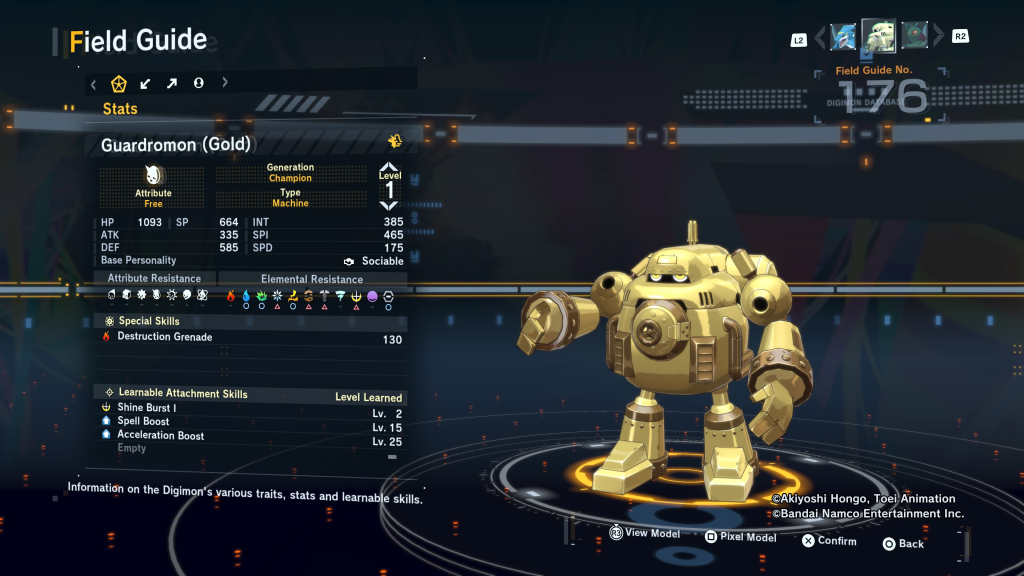Show the previous Digimon with left arrow
This screenshot has height=576, width=1024.
pyautogui.click(x=821, y=38)
